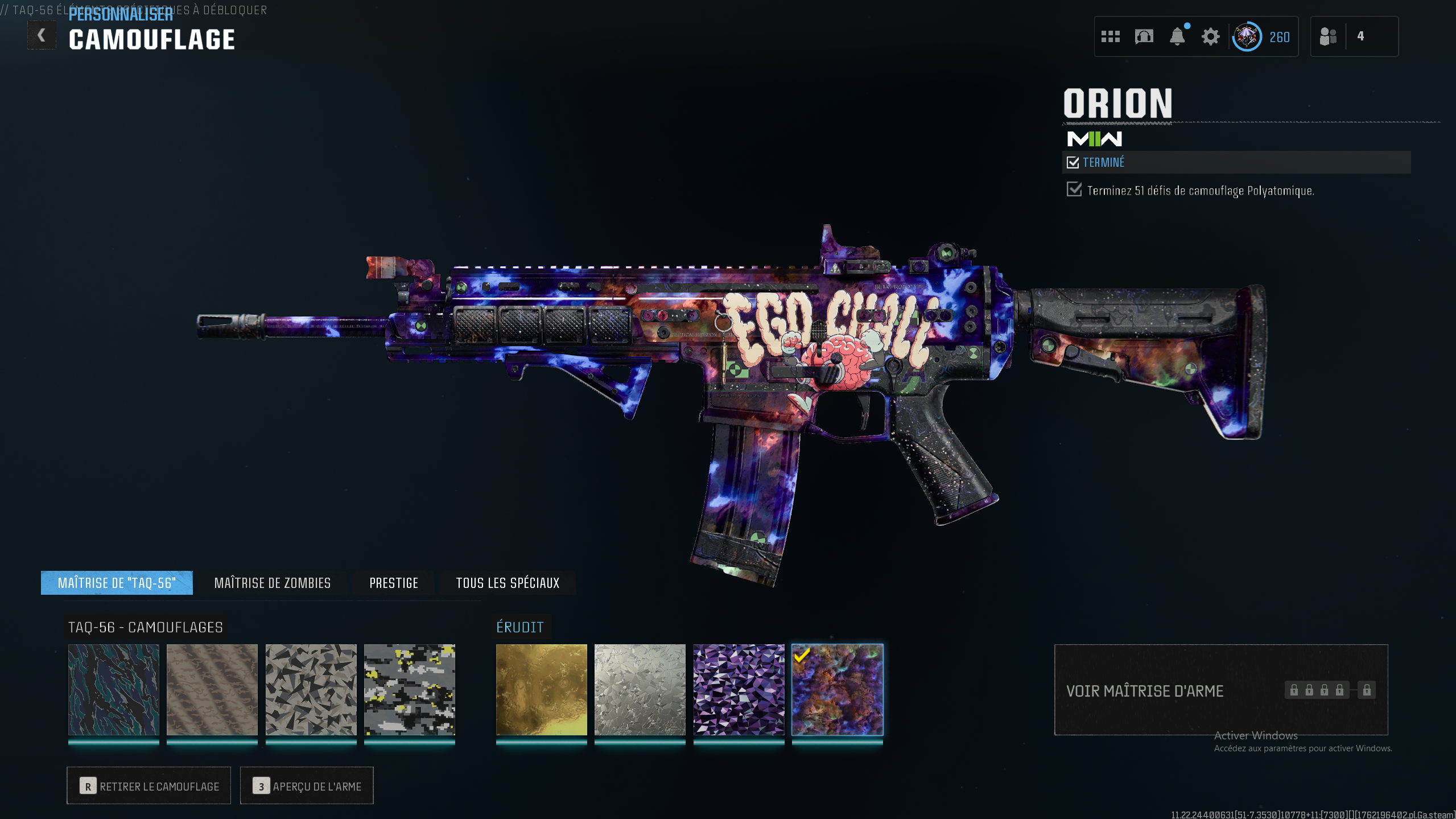Switch to Maîtrise de "TAQ-56" tab
This screenshot has height=819, width=1456.
[x=117, y=583]
